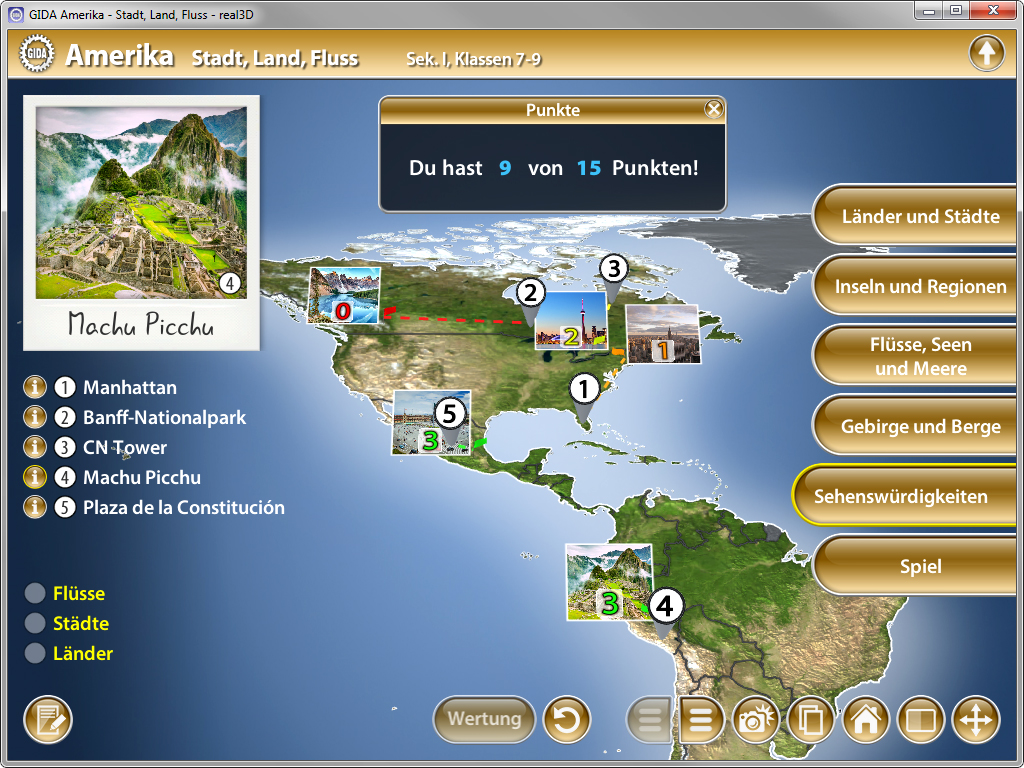Click the Wertung button
Image resolution: width=1024 pixels, height=768 pixels.
[x=484, y=719]
